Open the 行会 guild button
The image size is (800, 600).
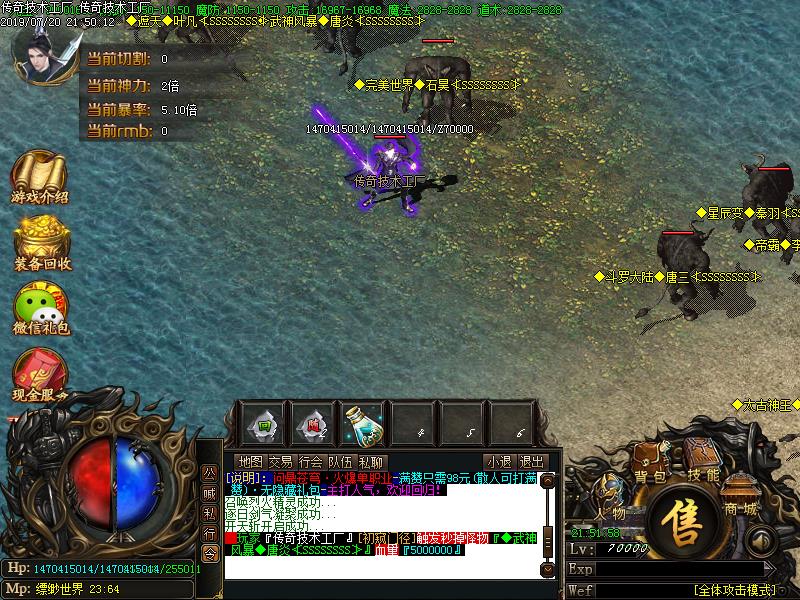[311, 462]
